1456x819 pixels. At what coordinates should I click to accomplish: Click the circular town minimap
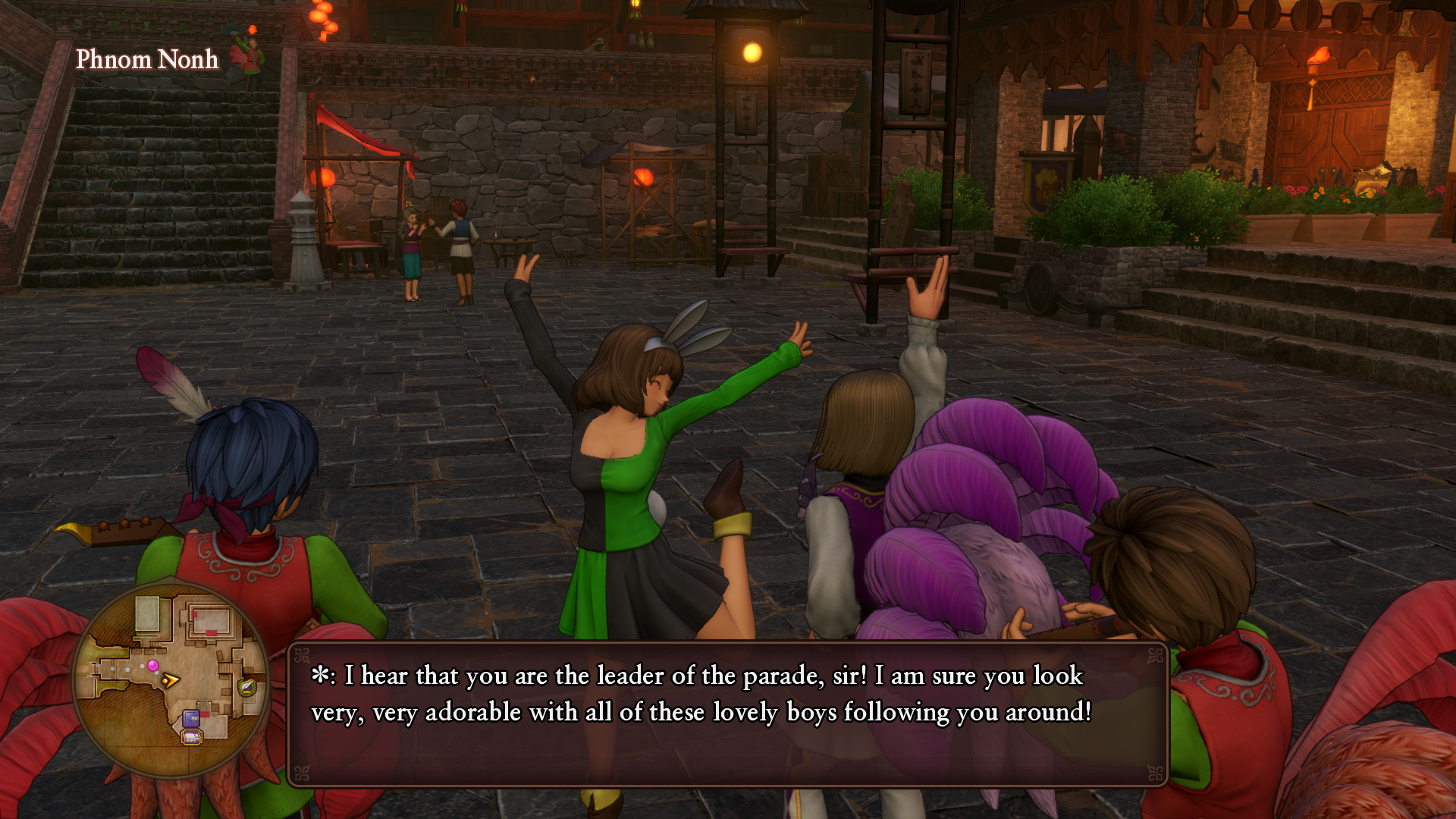(x=171, y=680)
